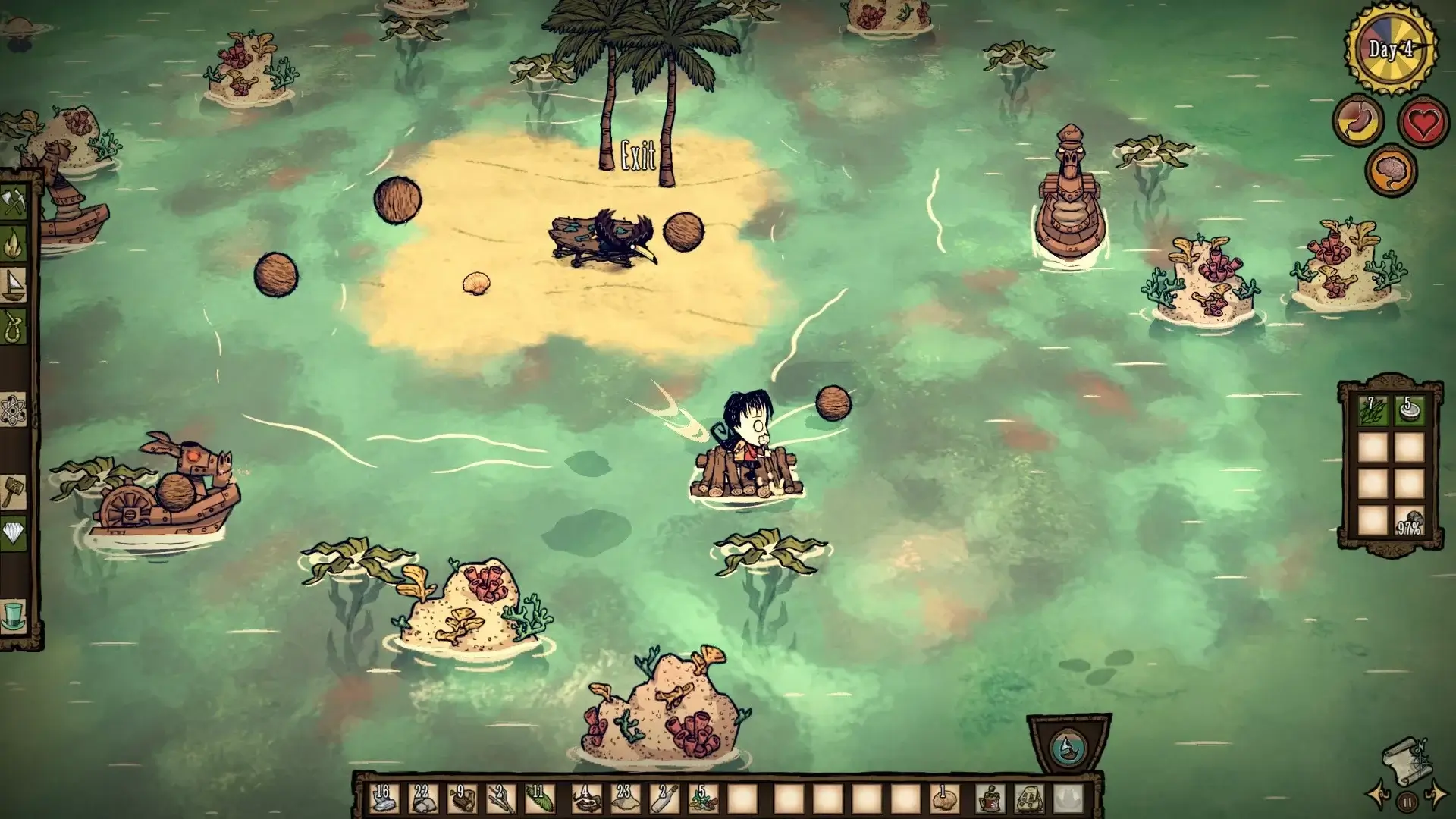Open the rope knot crafting tab
The image size is (1456, 819).
pyautogui.click(x=14, y=325)
